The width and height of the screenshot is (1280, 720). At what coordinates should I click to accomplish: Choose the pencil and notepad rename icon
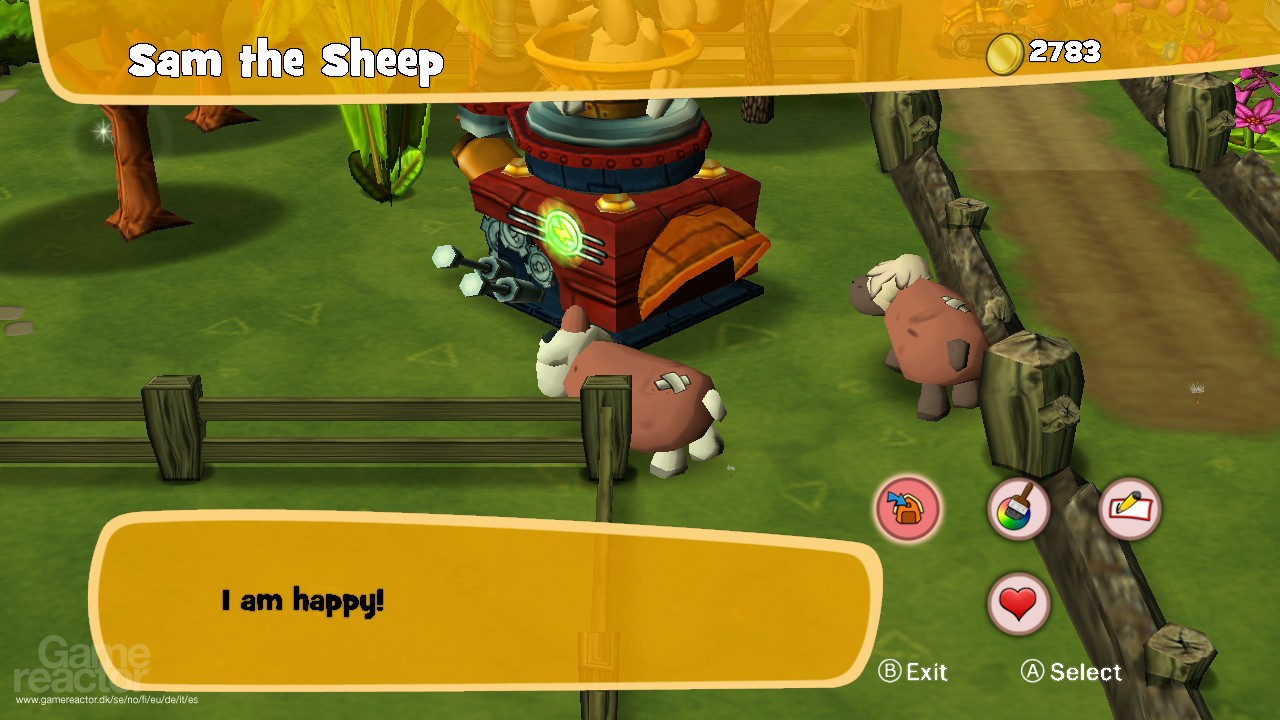[1130, 508]
